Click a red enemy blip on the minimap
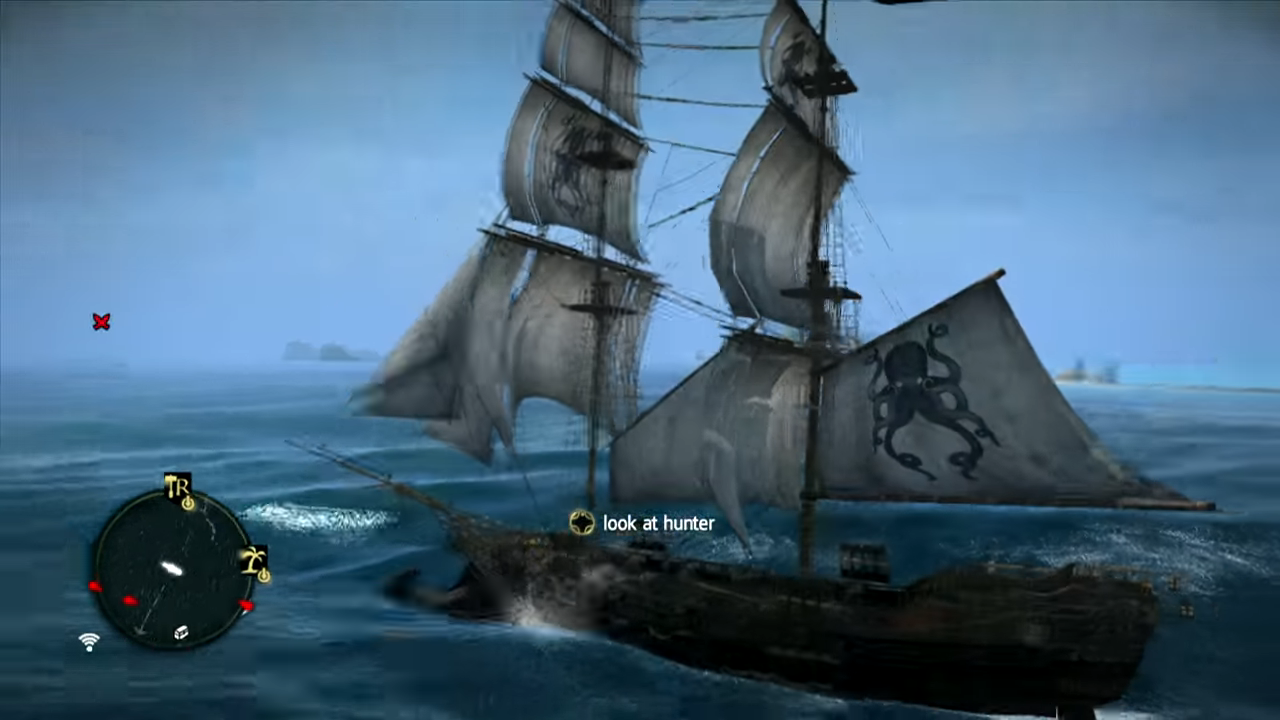The width and height of the screenshot is (1280, 720). click(130, 599)
